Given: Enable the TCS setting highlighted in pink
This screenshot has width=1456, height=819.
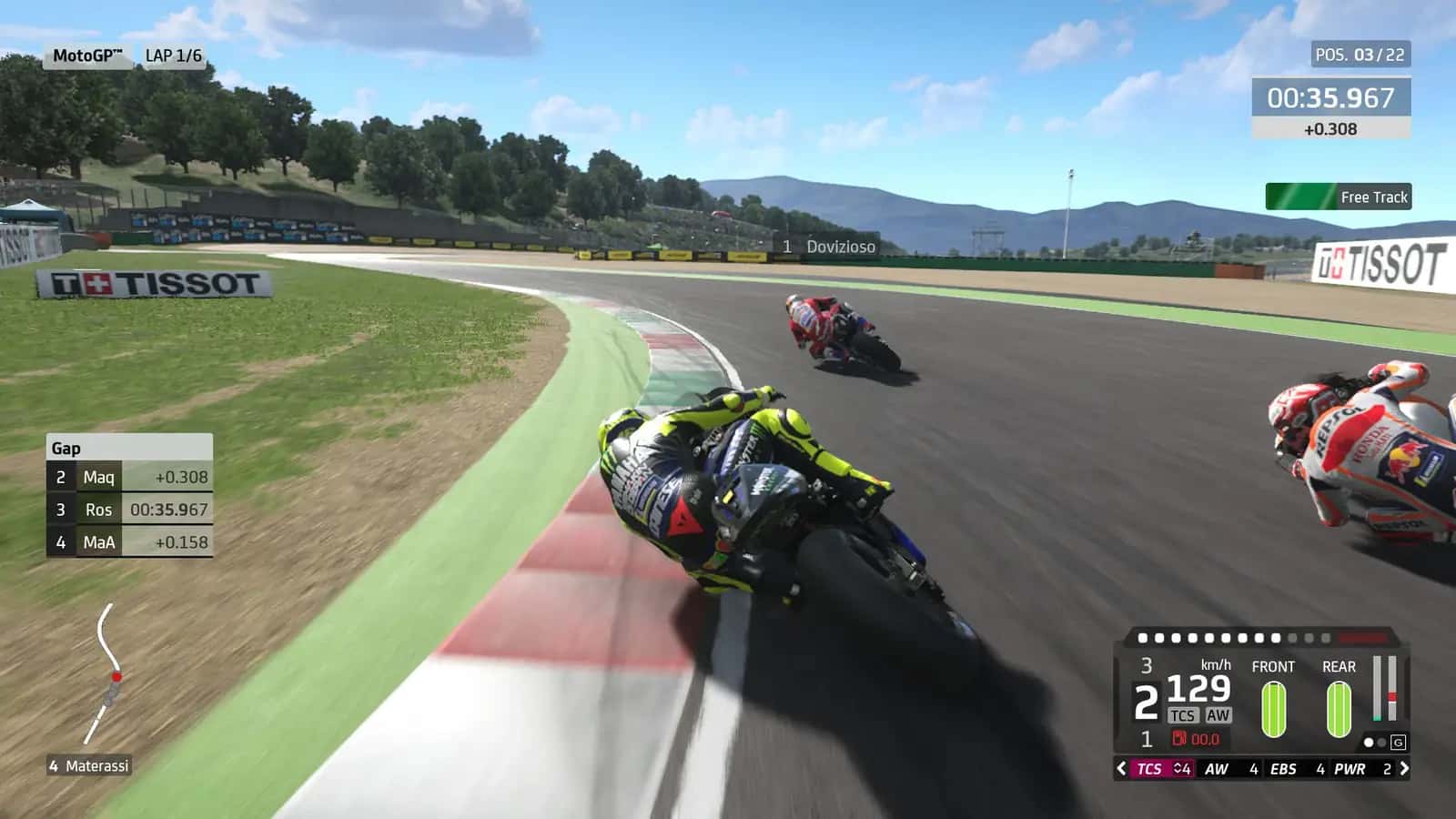Looking at the screenshot, I should pos(1148,769).
